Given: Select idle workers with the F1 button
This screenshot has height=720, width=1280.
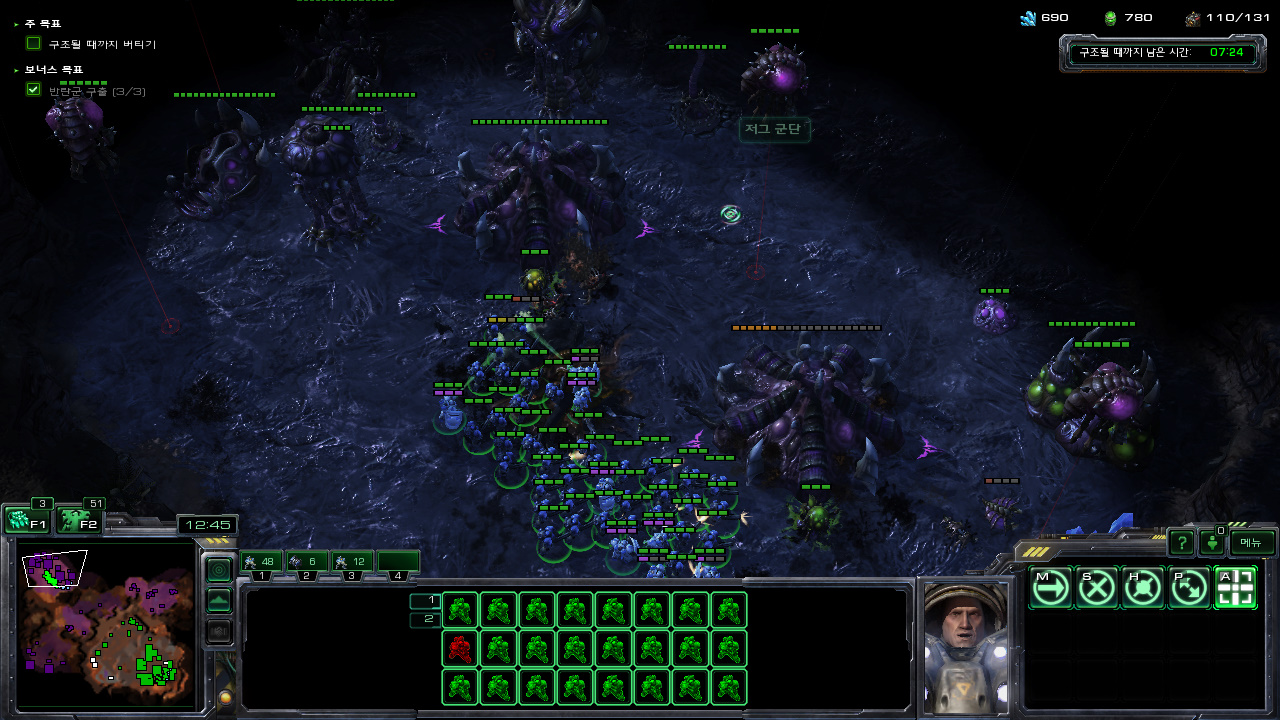Looking at the screenshot, I should (26, 520).
